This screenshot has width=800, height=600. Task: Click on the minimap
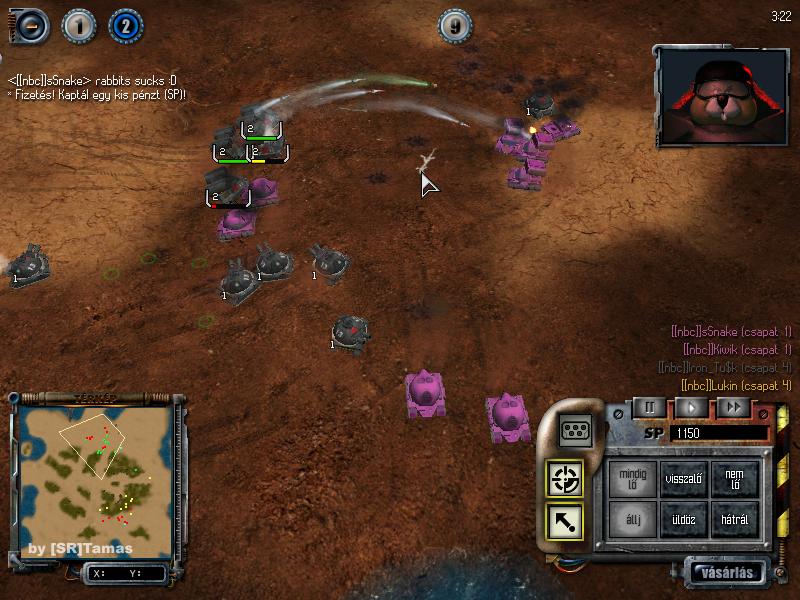coord(95,471)
